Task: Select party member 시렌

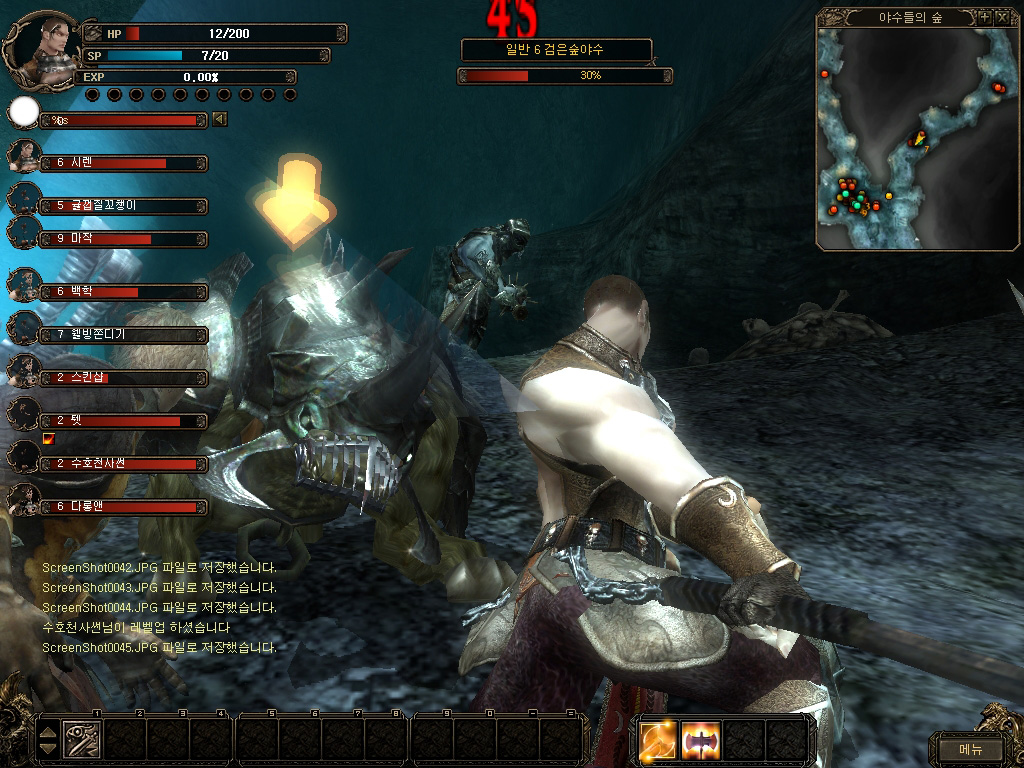Action: click(120, 162)
